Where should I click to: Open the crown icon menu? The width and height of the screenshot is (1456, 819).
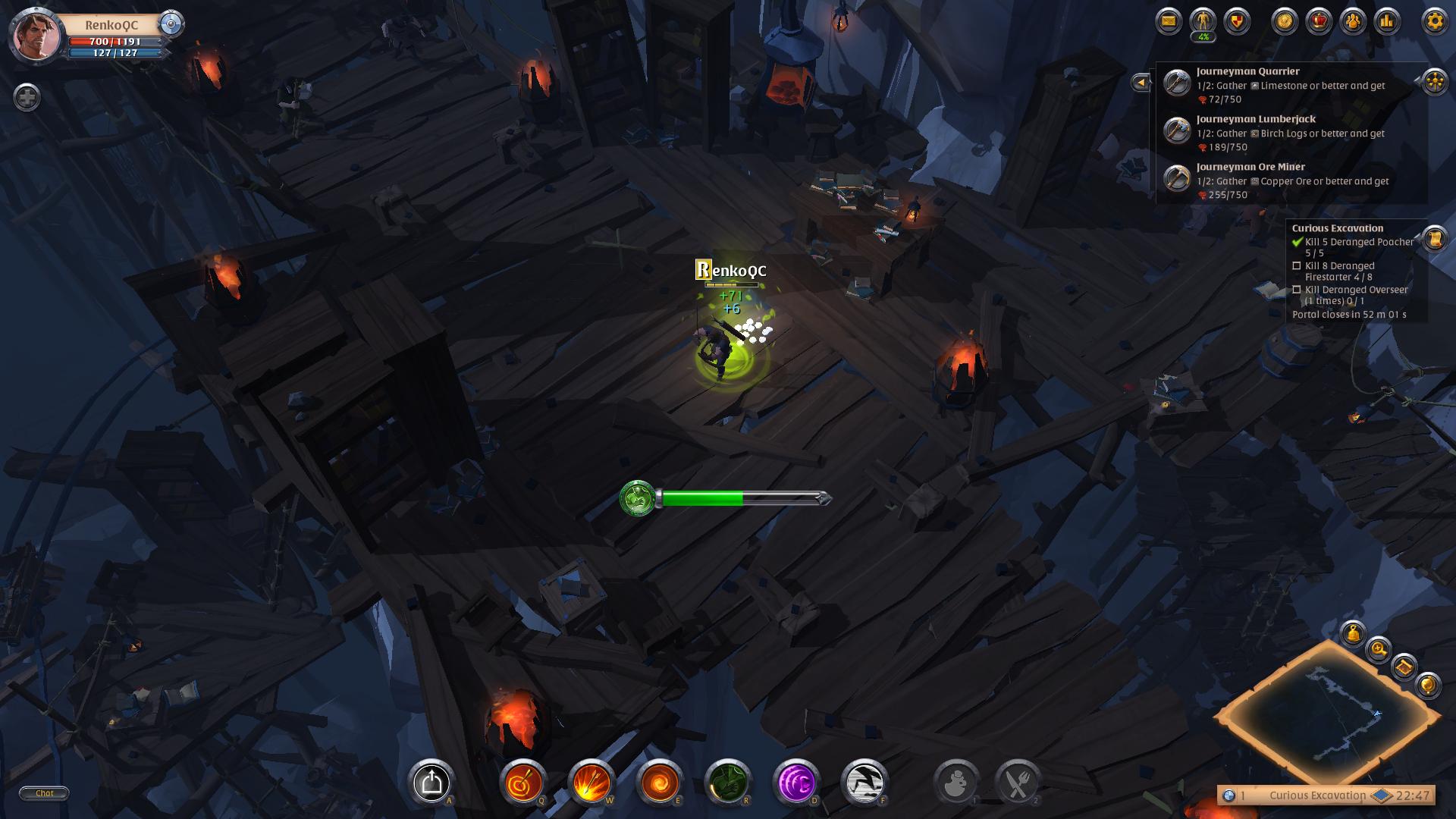tap(1319, 21)
